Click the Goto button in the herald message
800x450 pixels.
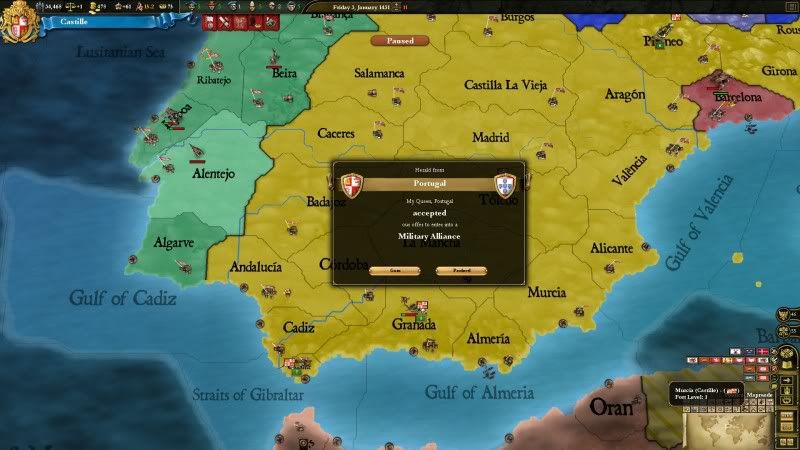tap(393, 270)
